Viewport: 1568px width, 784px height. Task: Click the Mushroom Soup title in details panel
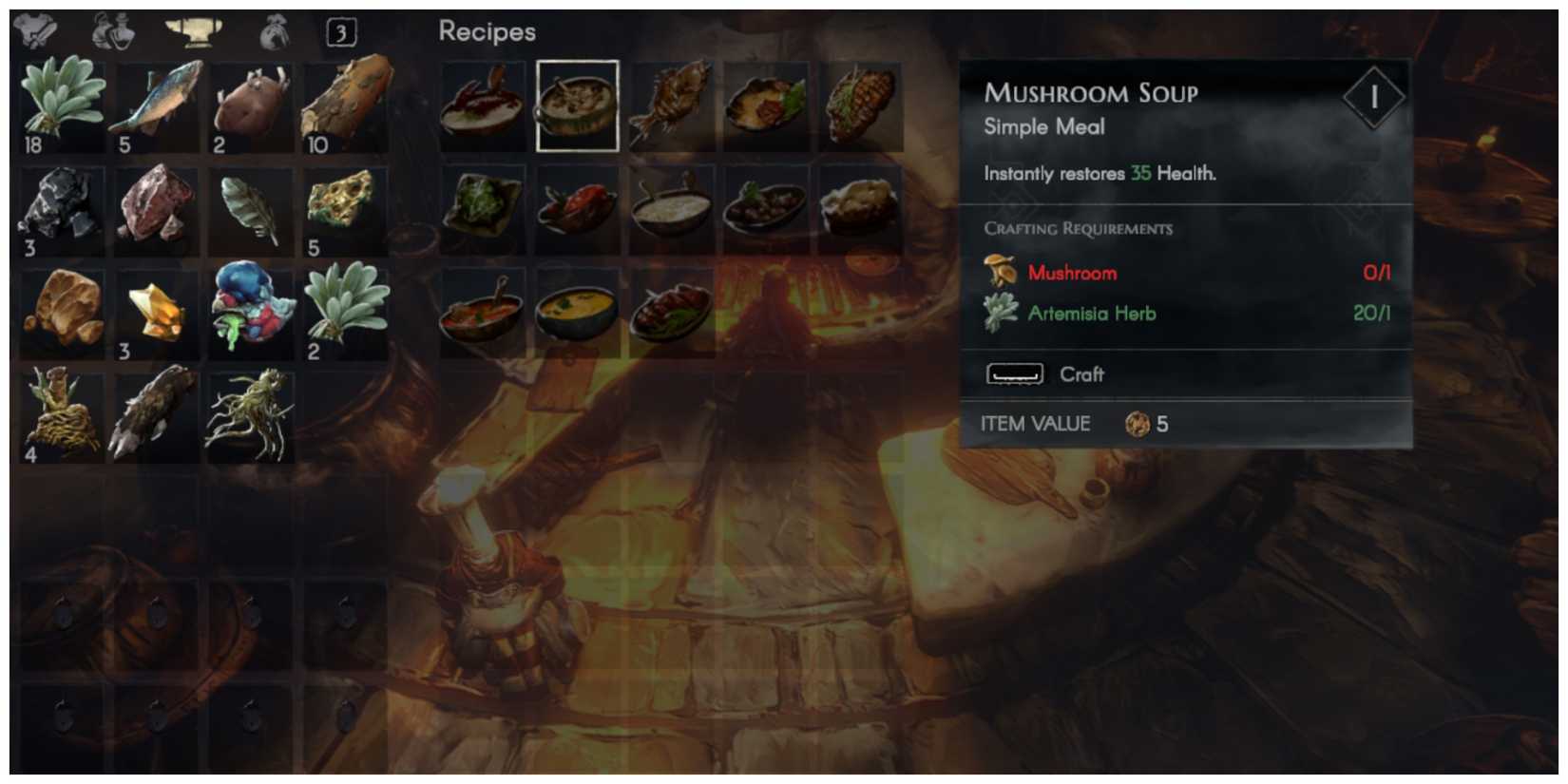(1091, 92)
